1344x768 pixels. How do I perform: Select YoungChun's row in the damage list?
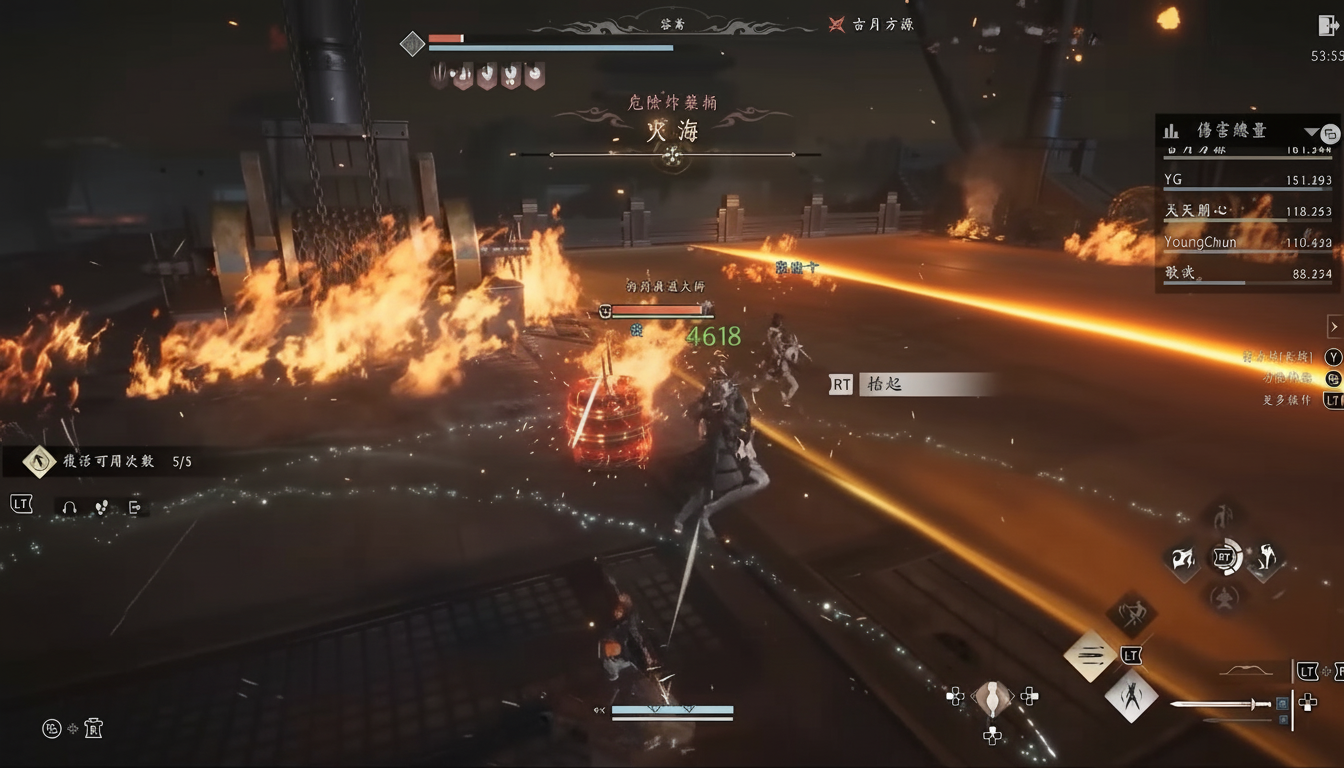(x=1247, y=243)
